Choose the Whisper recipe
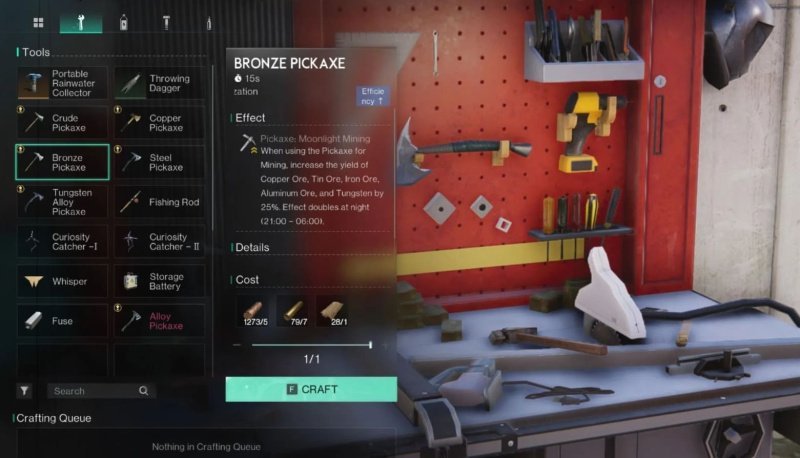Image resolution: width=800 pixels, height=458 pixels. [62, 281]
